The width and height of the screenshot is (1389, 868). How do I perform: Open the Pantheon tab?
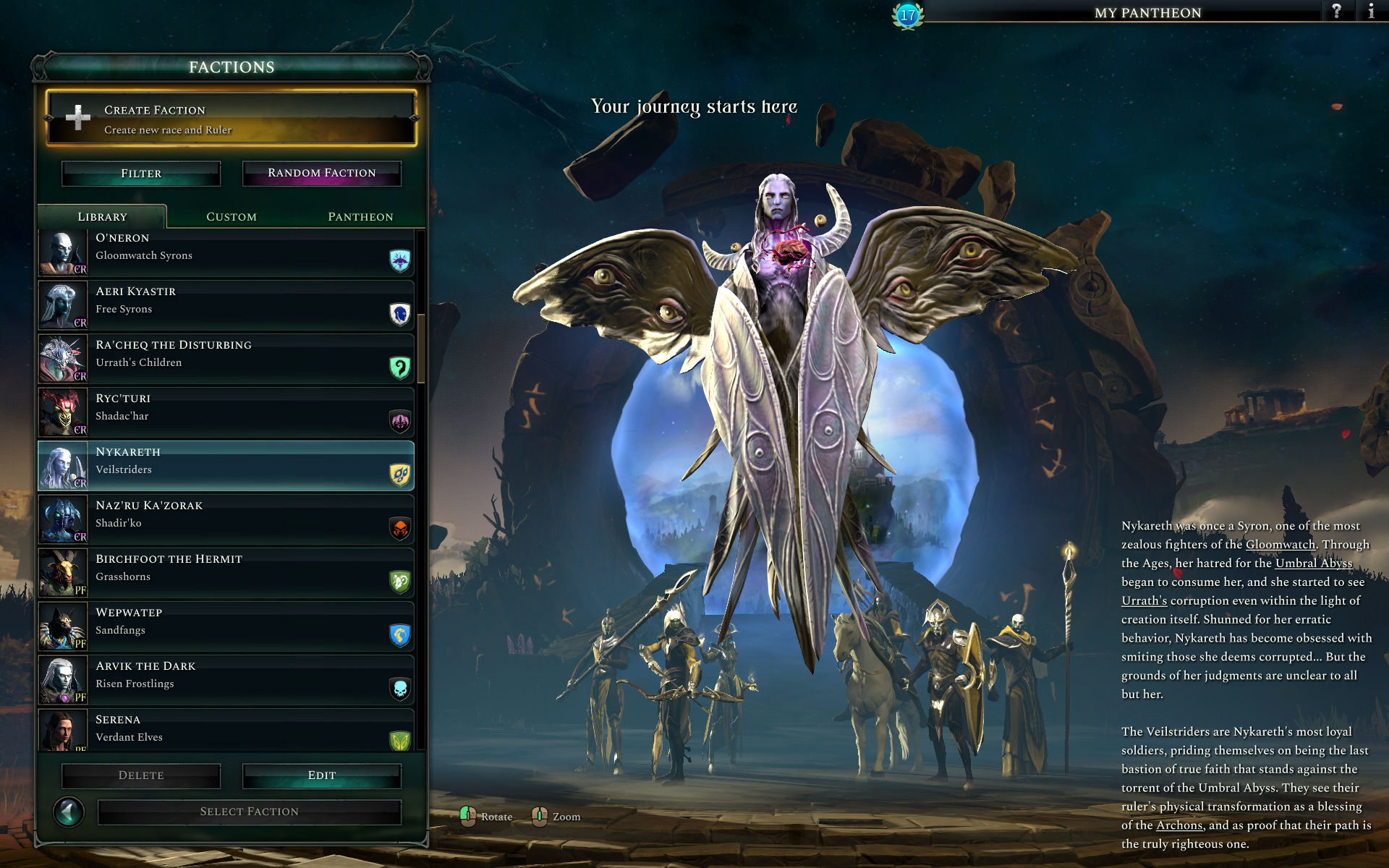point(360,216)
